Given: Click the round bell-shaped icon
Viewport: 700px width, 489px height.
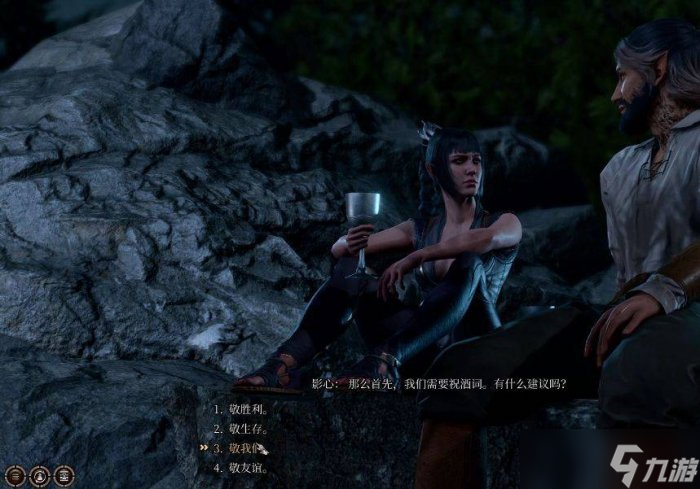Looking at the screenshot, I should click(40, 476).
